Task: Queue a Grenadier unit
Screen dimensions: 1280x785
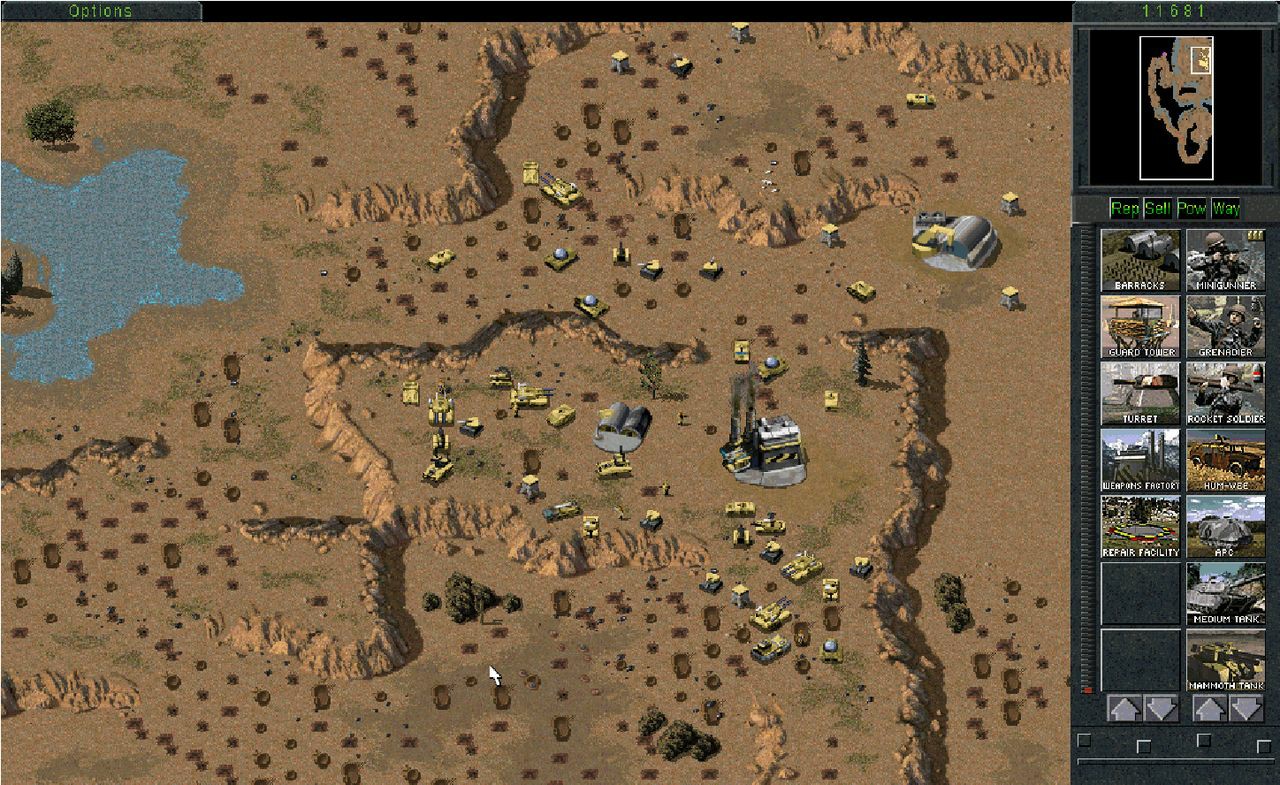Action: coord(1225,327)
